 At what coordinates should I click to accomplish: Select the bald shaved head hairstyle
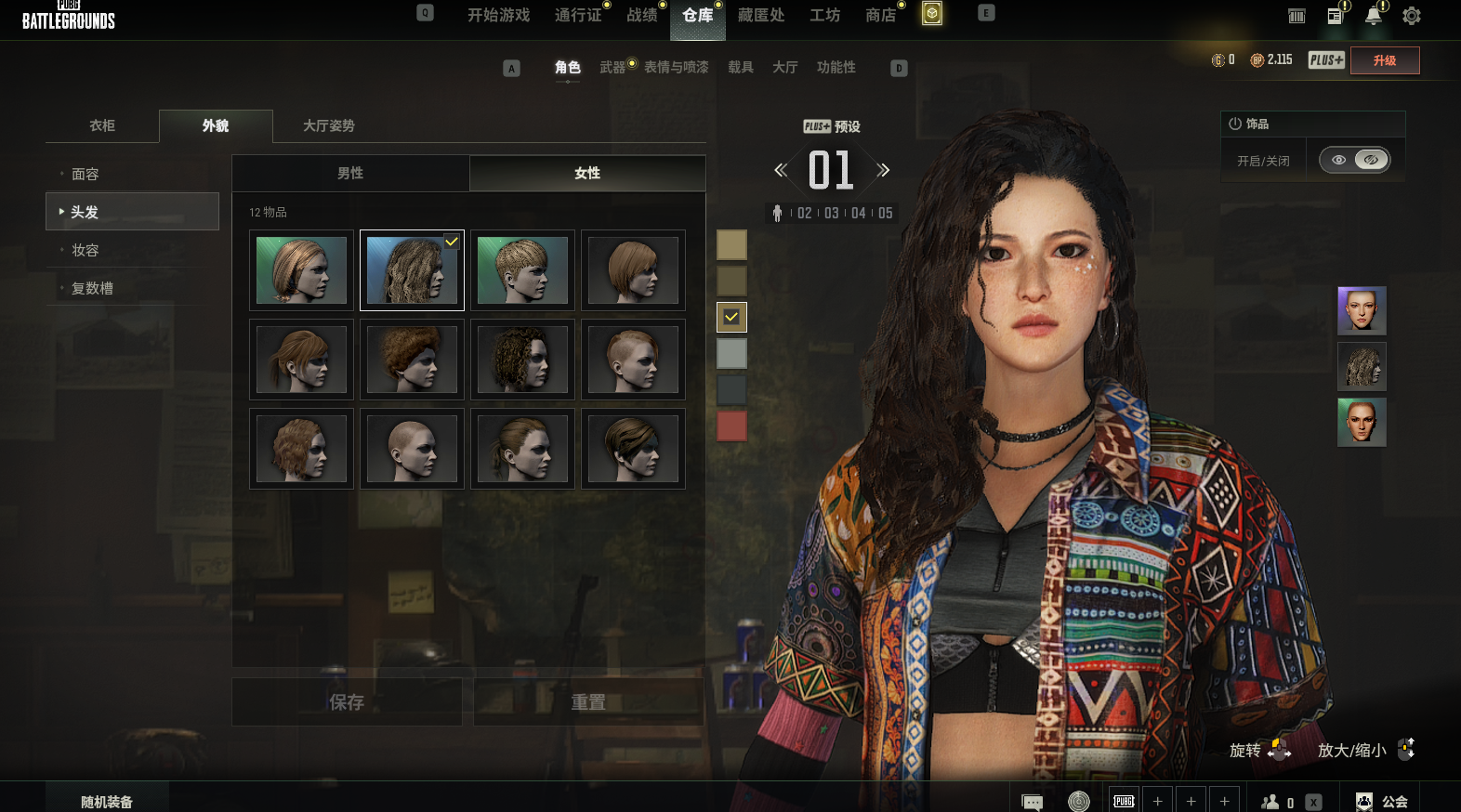412,449
